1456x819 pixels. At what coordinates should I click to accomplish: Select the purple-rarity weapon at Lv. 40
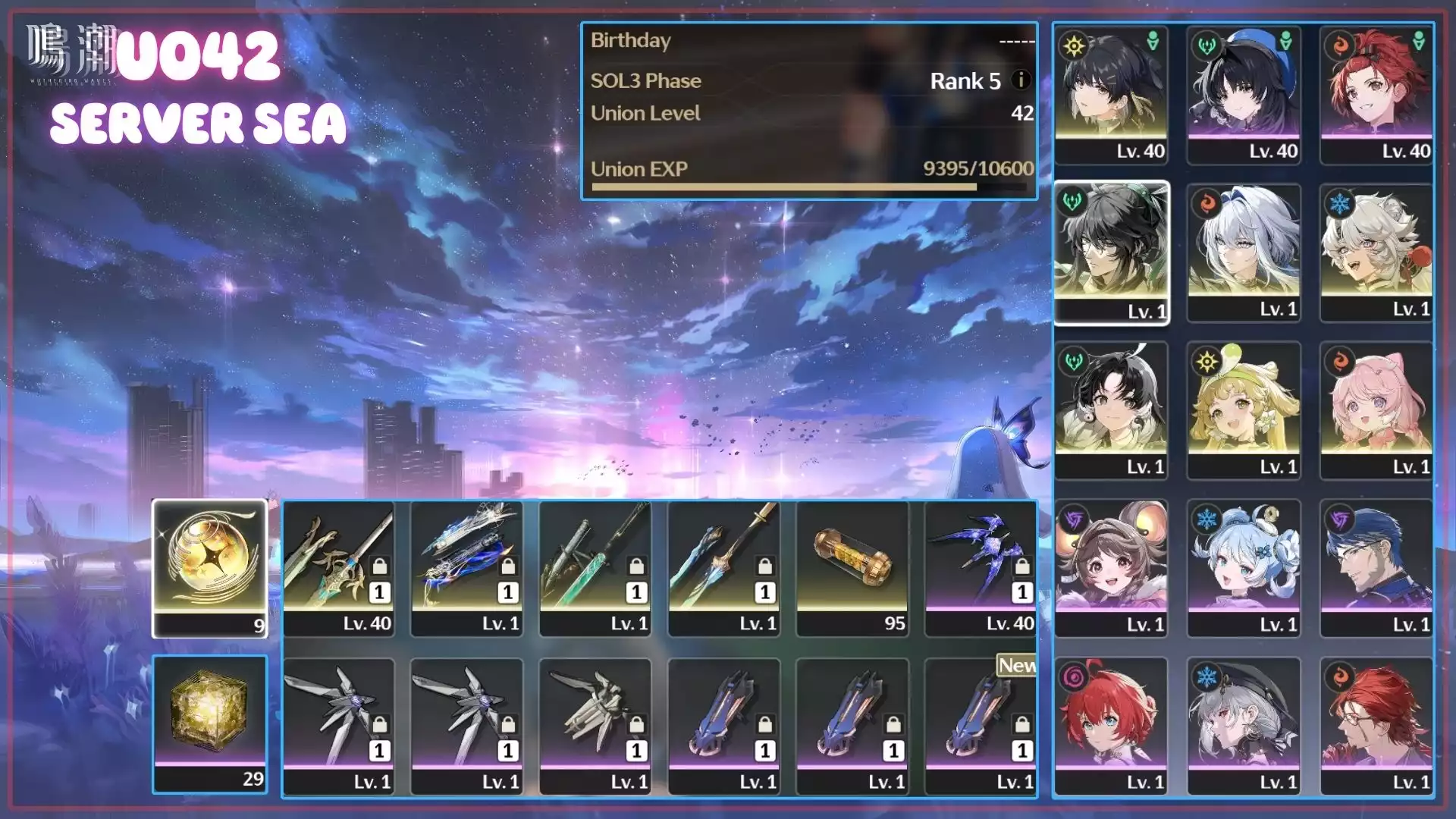point(981,568)
